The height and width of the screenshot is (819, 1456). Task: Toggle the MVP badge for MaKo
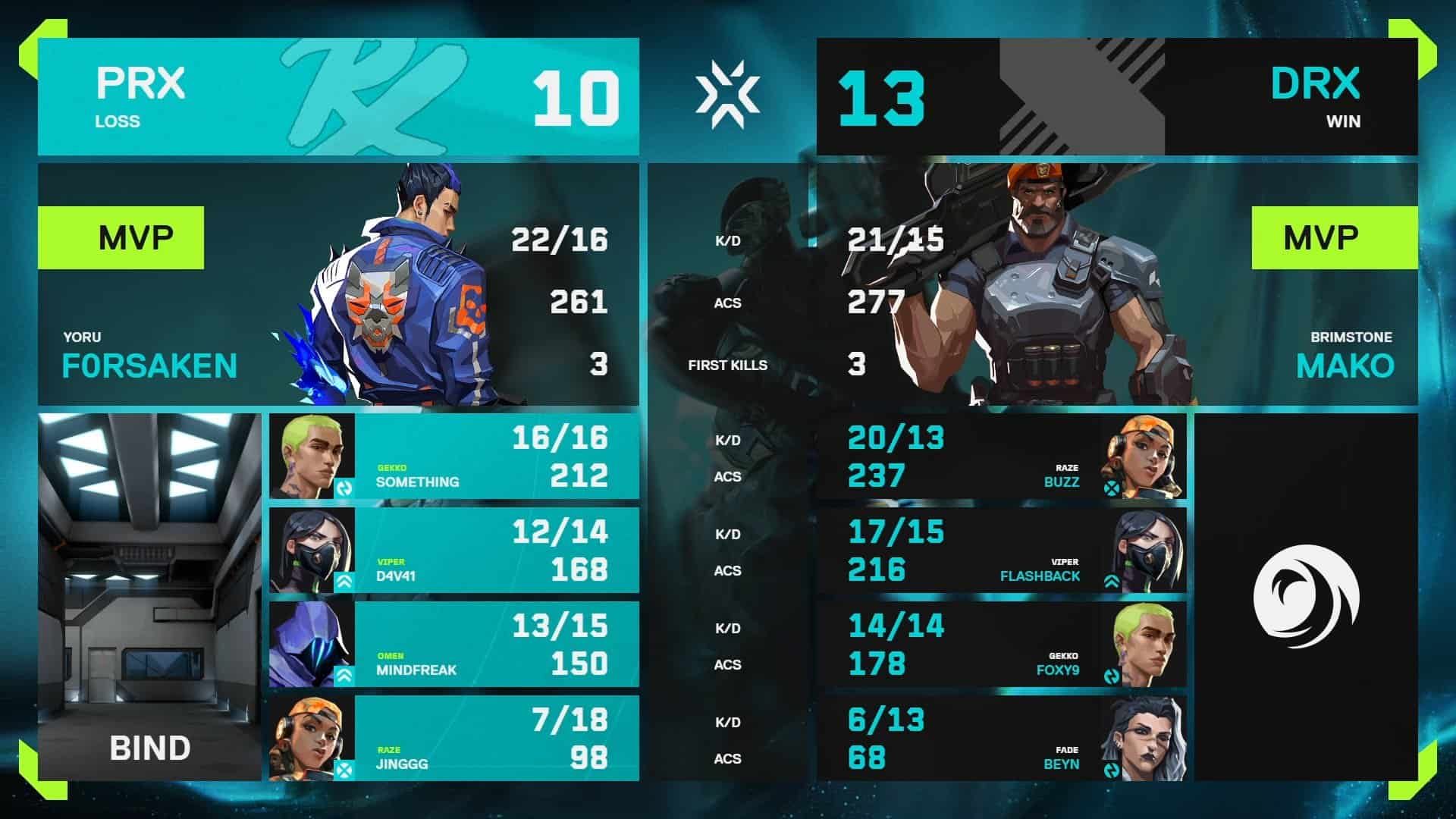click(1336, 236)
